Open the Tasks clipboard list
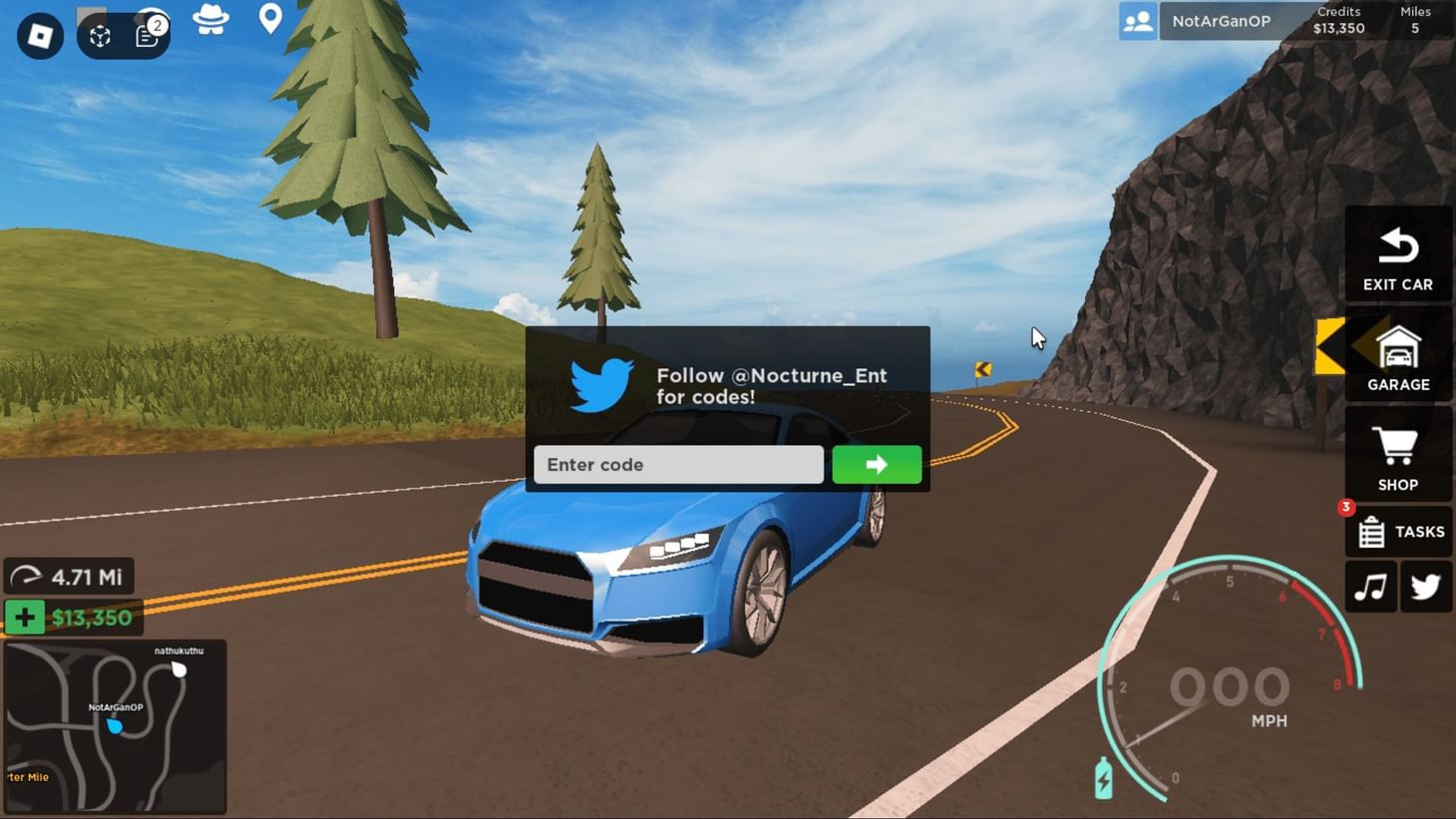The height and width of the screenshot is (819, 1456). pyautogui.click(x=1397, y=531)
